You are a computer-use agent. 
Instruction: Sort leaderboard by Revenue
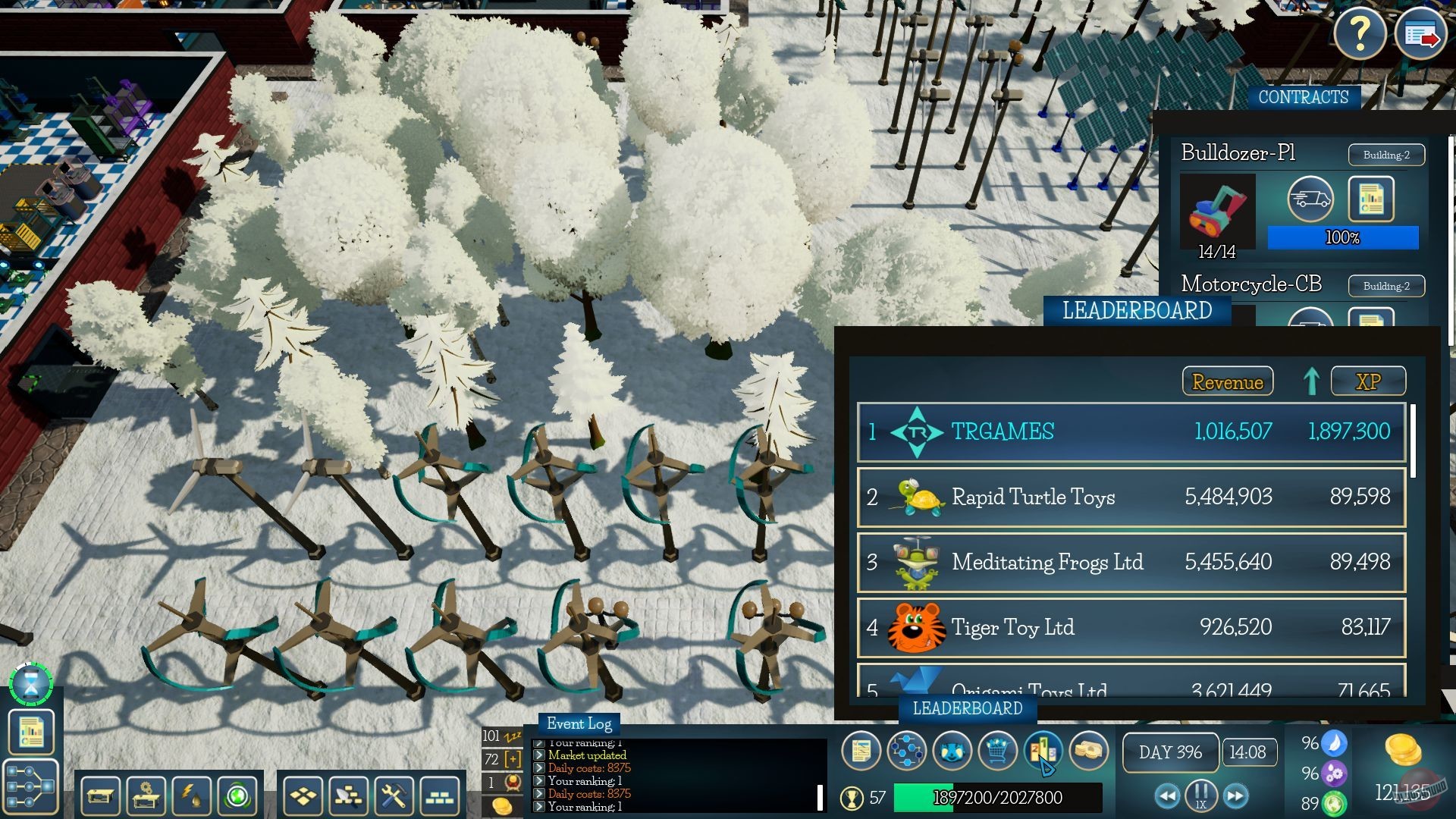pyautogui.click(x=1228, y=381)
